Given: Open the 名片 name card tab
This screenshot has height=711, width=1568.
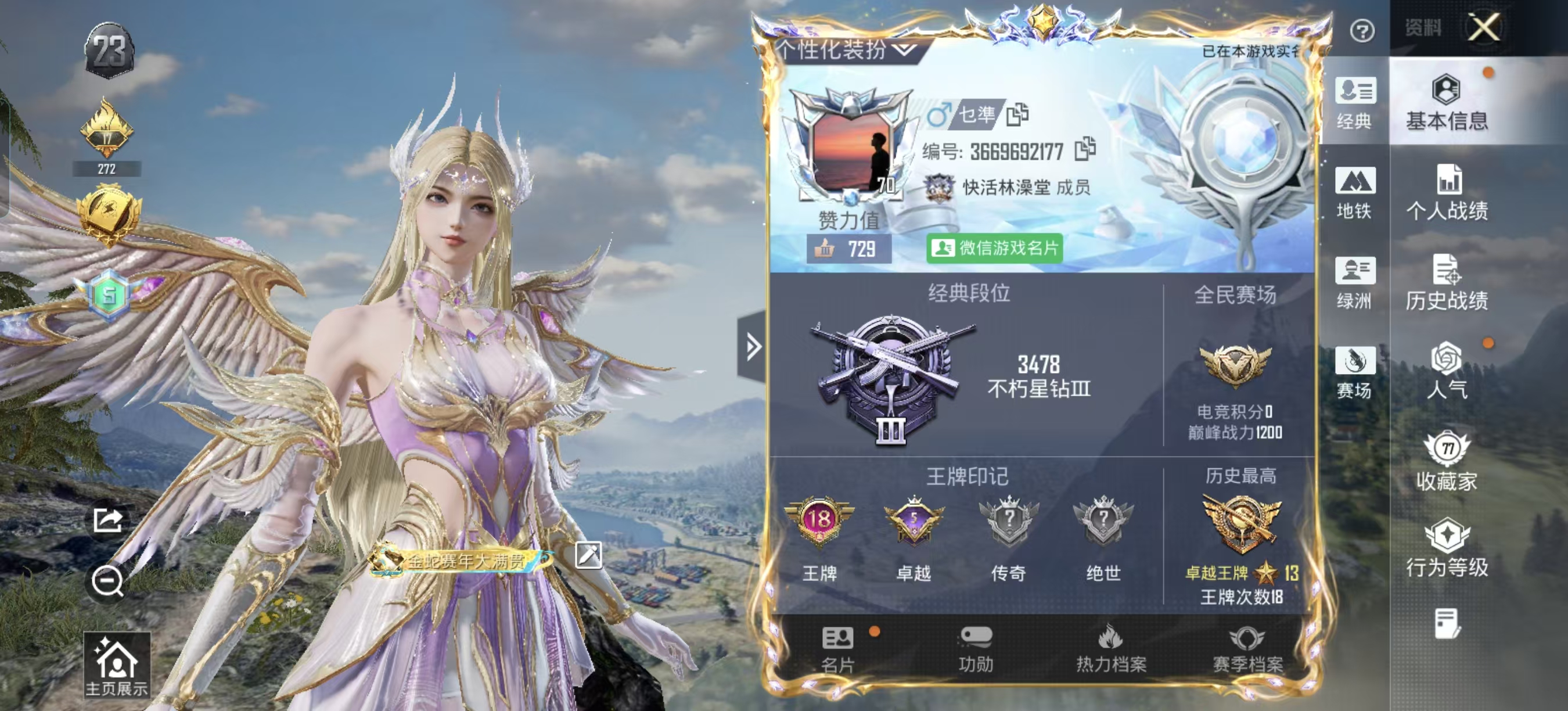Looking at the screenshot, I should pos(837,649).
